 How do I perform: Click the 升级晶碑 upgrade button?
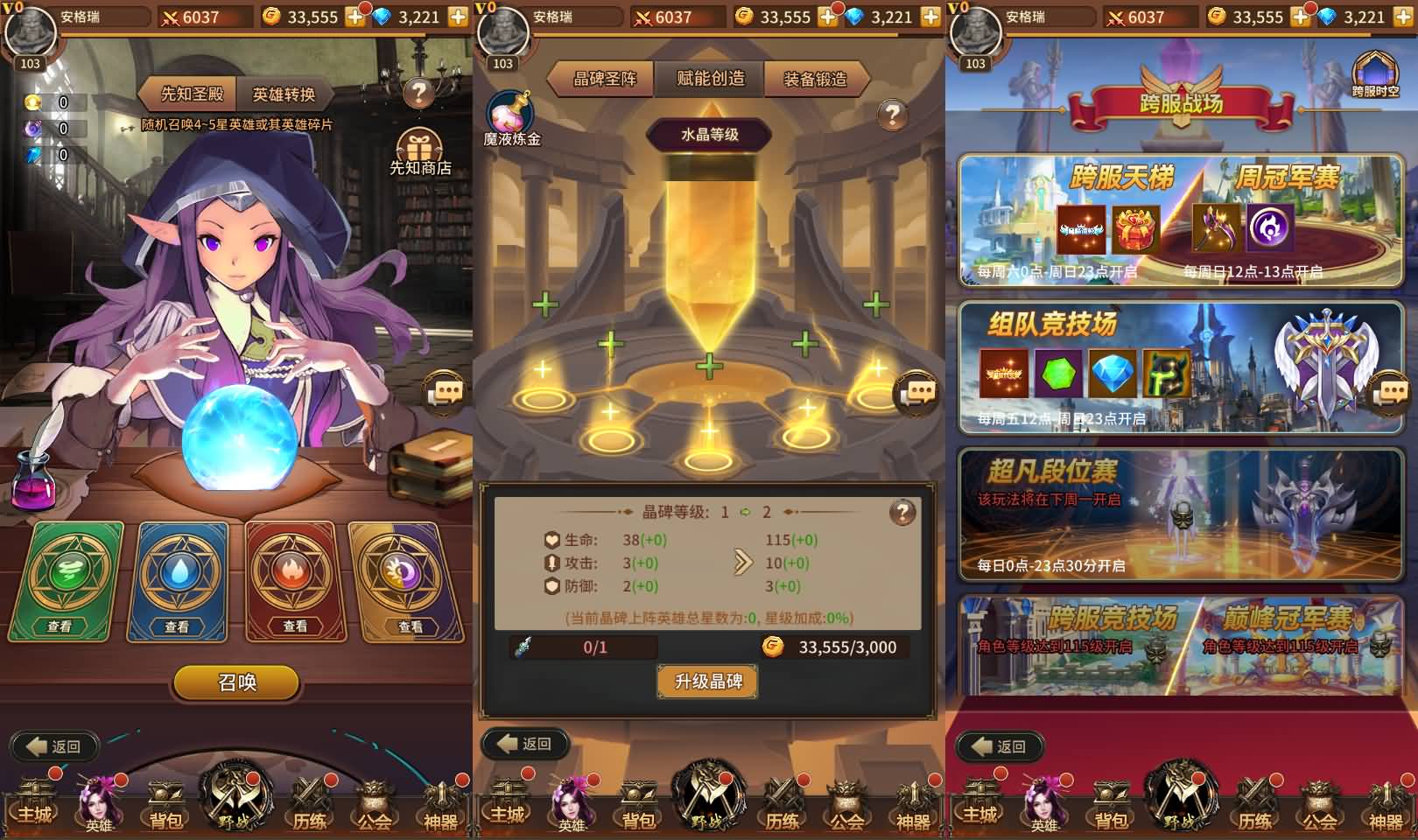click(x=708, y=682)
